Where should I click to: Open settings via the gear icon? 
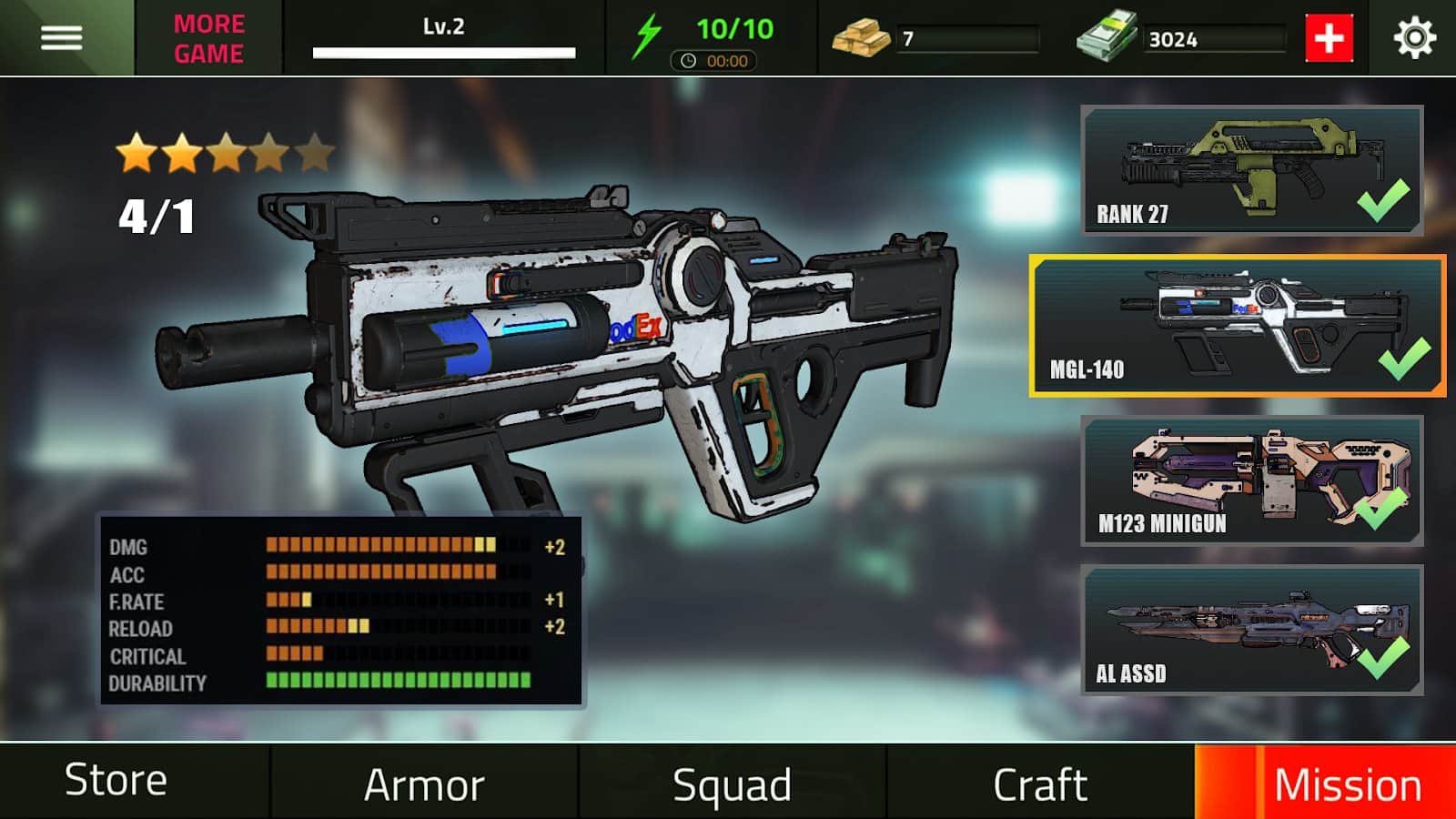click(1414, 38)
